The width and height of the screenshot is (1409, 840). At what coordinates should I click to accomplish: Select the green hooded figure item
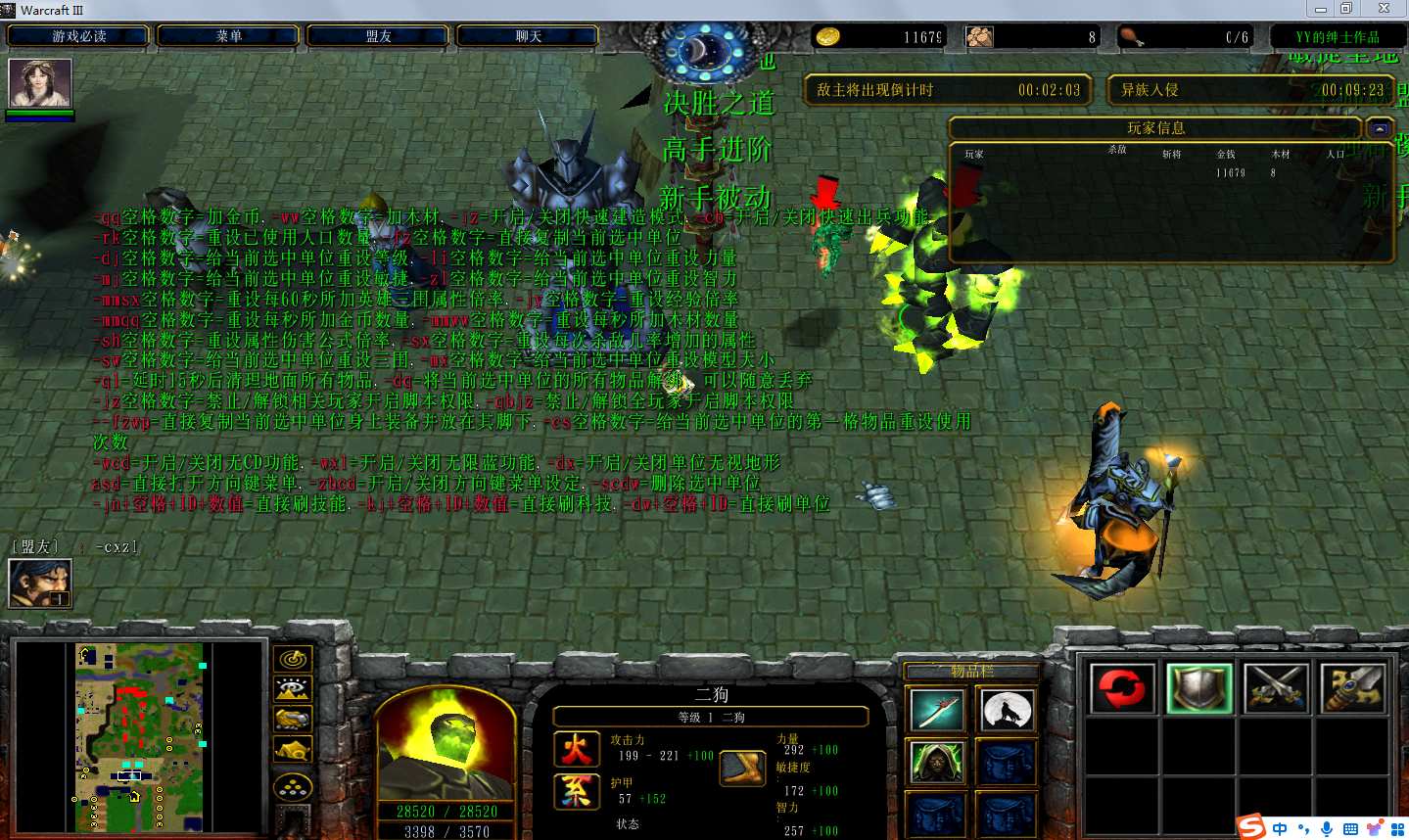coord(936,763)
